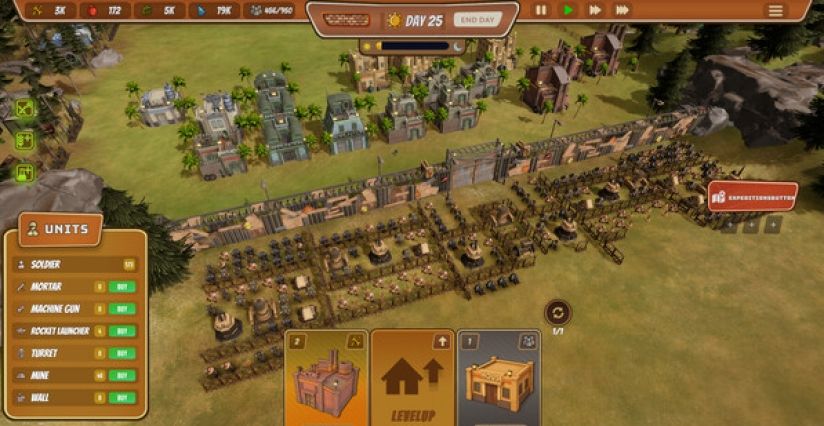This screenshot has width=824, height=426.
Task: Choose the tan house building card
Action: tap(499, 380)
